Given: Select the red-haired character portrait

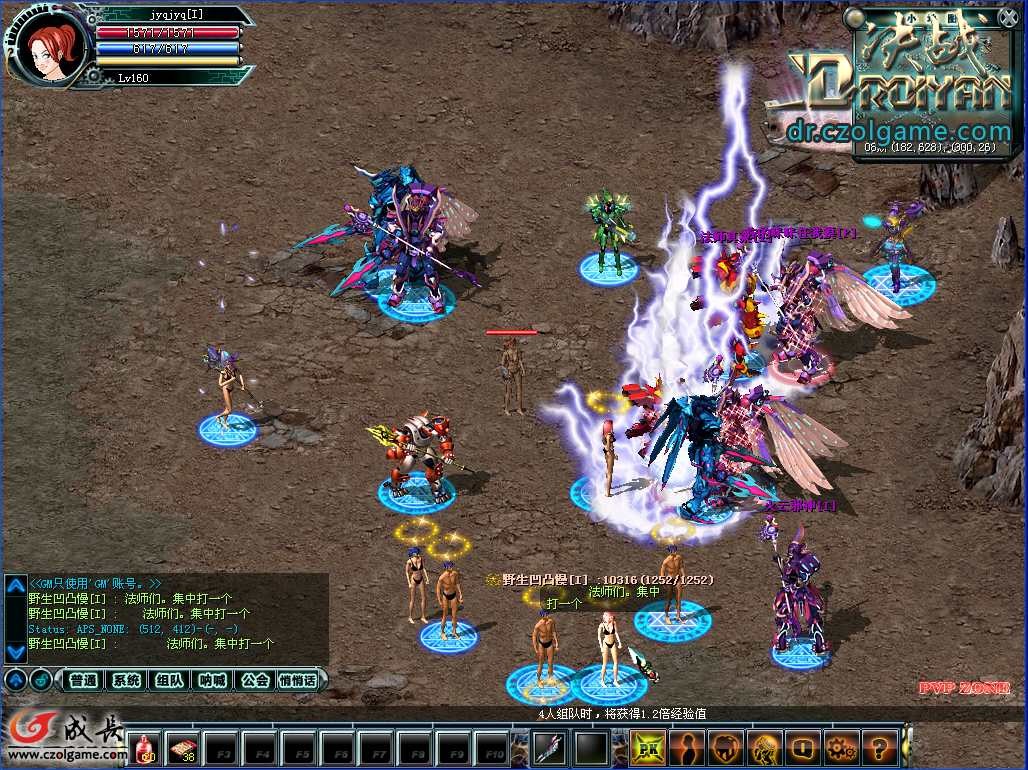Looking at the screenshot, I should tap(47, 45).
